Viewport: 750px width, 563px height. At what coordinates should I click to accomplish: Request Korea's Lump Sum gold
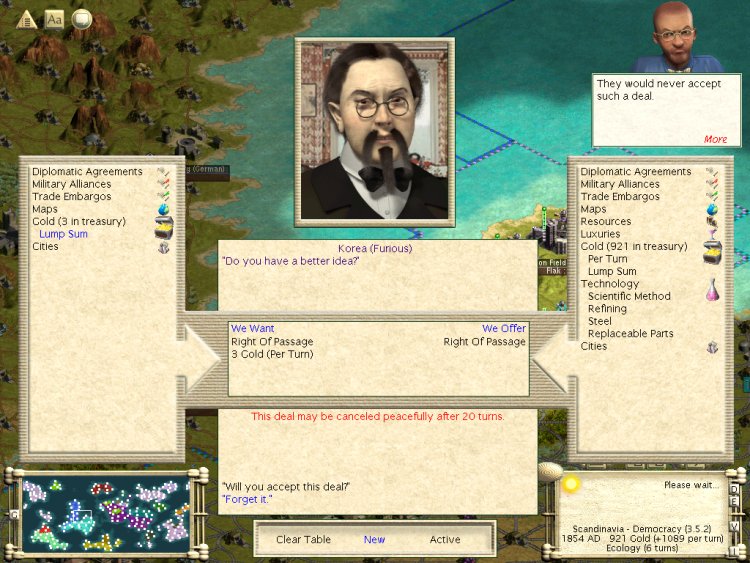(64, 234)
